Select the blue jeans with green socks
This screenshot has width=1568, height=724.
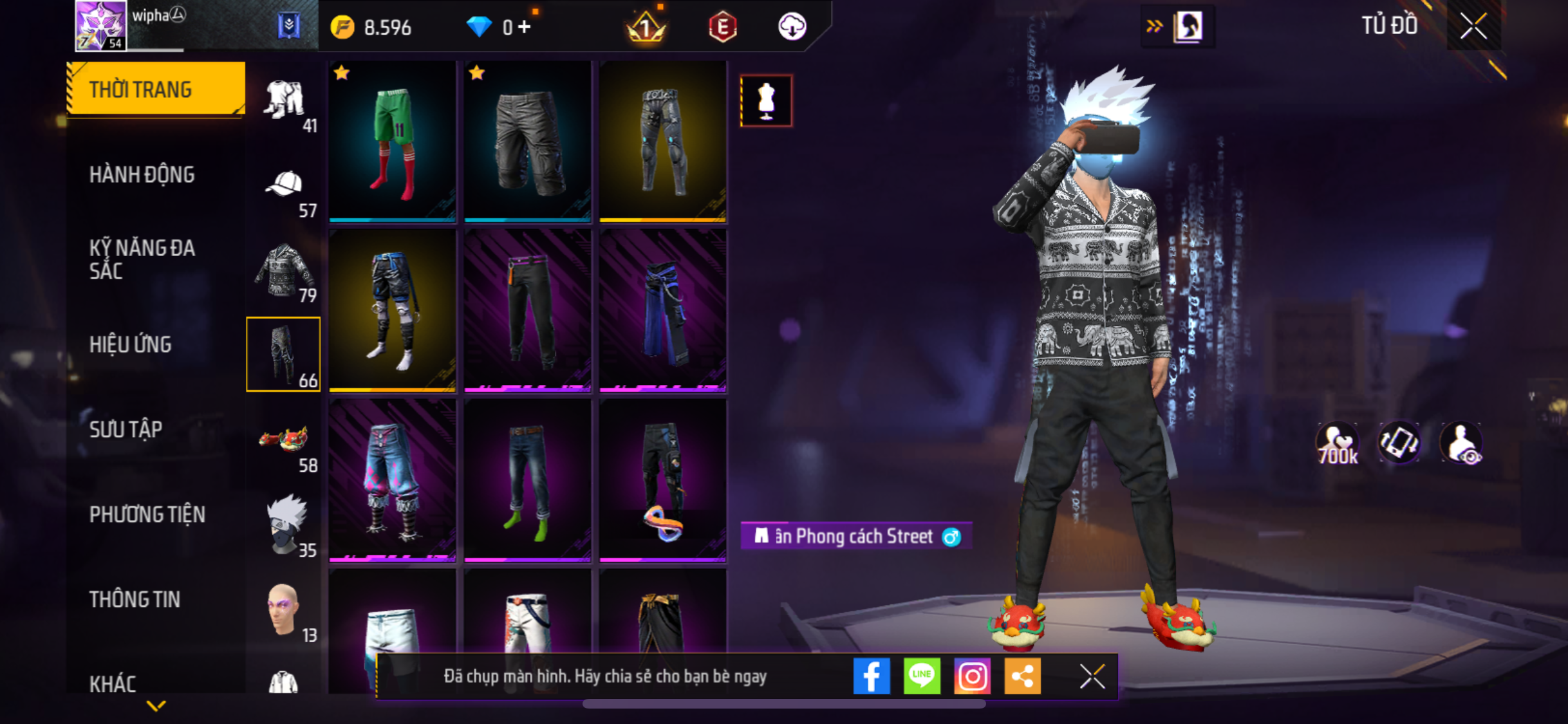coord(528,479)
